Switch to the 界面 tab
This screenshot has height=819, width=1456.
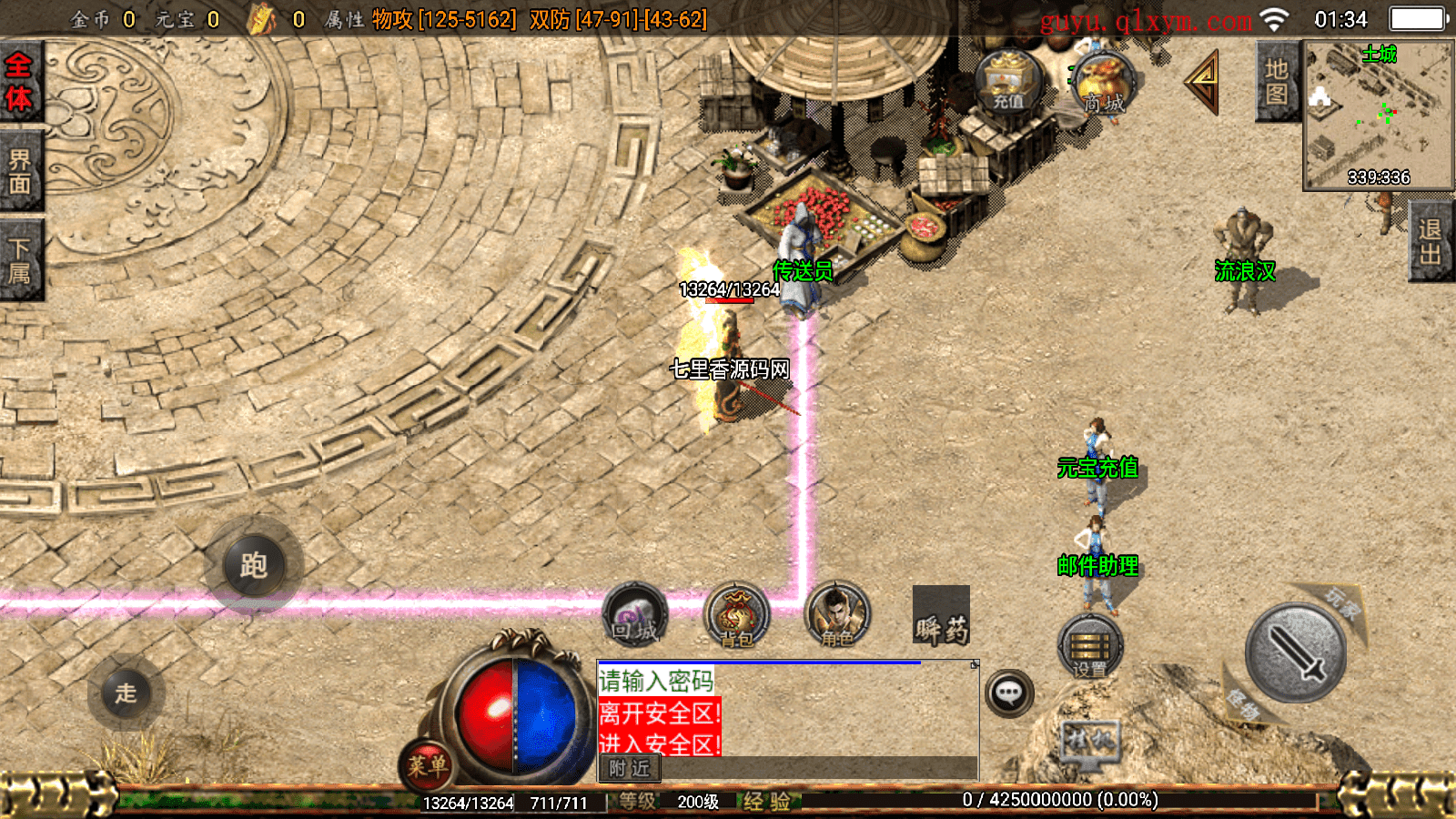[x=20, y=172]
